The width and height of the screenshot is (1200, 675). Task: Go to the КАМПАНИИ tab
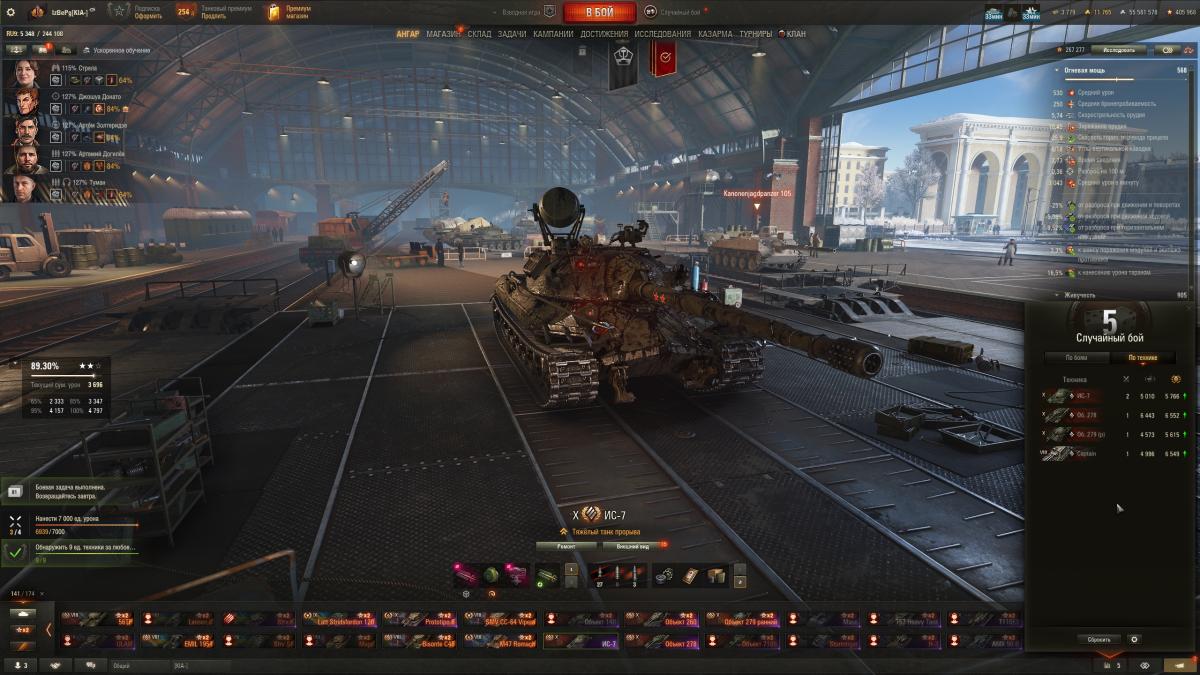coord(553,34)
